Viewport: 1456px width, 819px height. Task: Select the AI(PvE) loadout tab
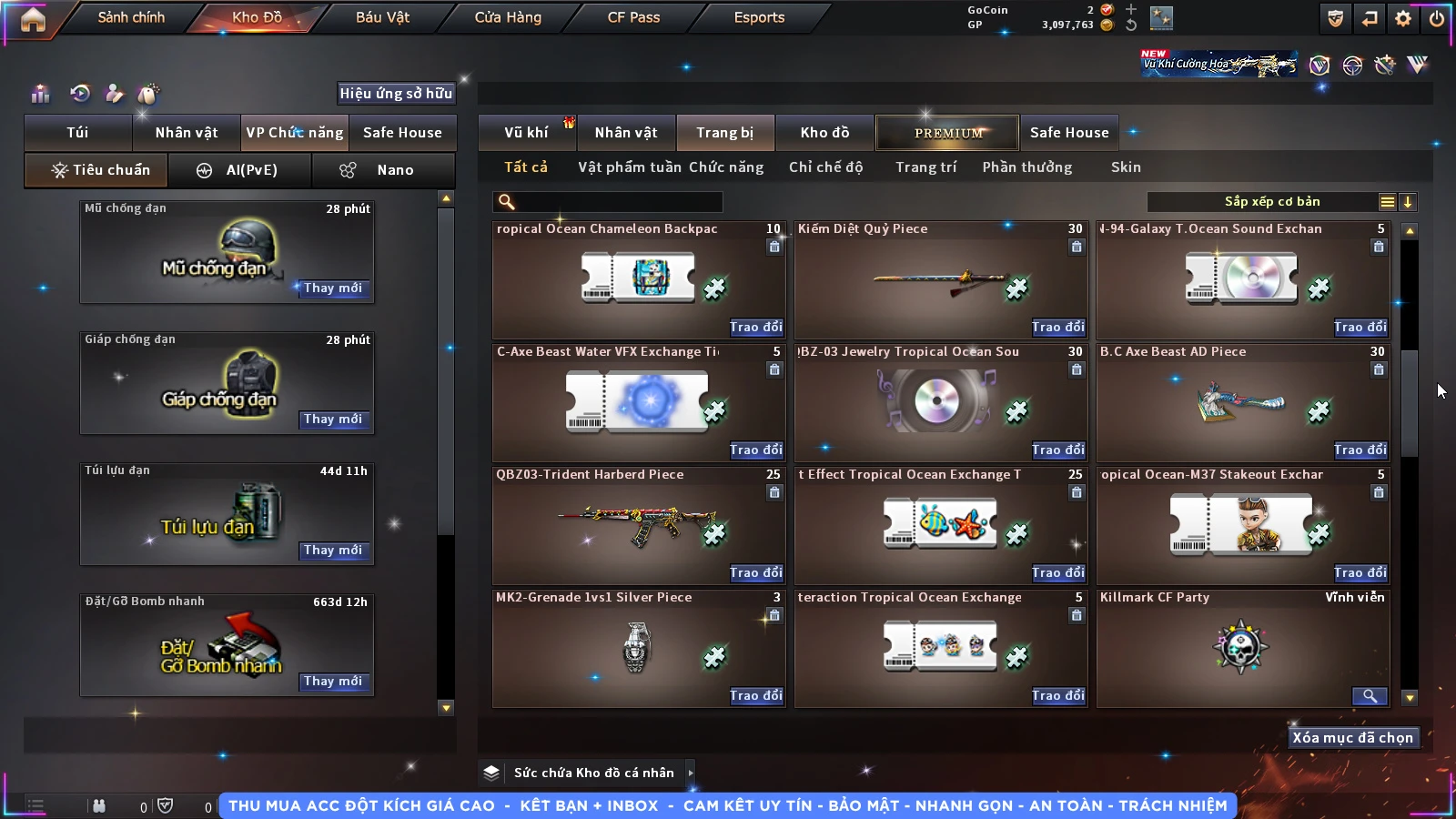click(x=240, y=170)
